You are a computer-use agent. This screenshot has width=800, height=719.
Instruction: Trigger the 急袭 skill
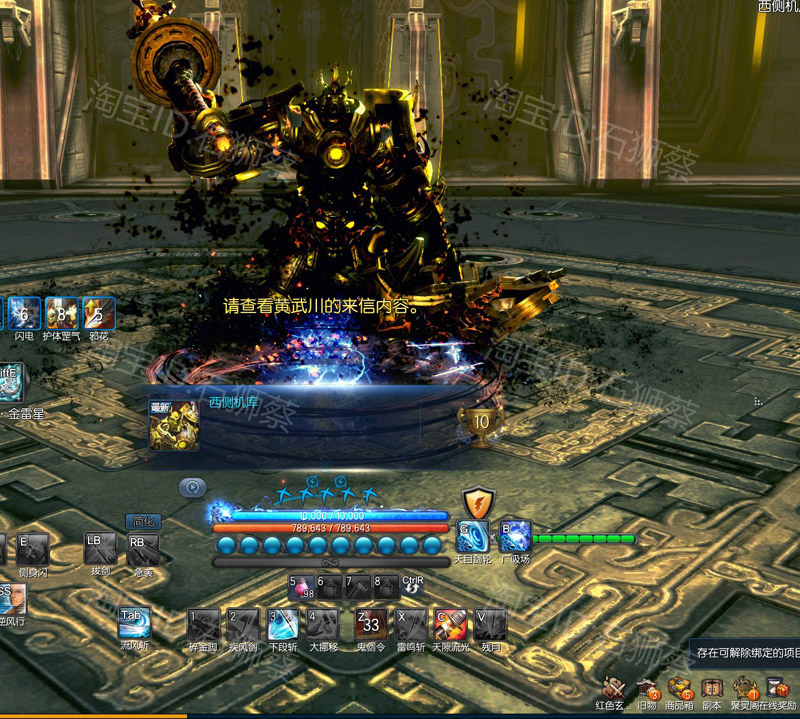coord(142,548)
